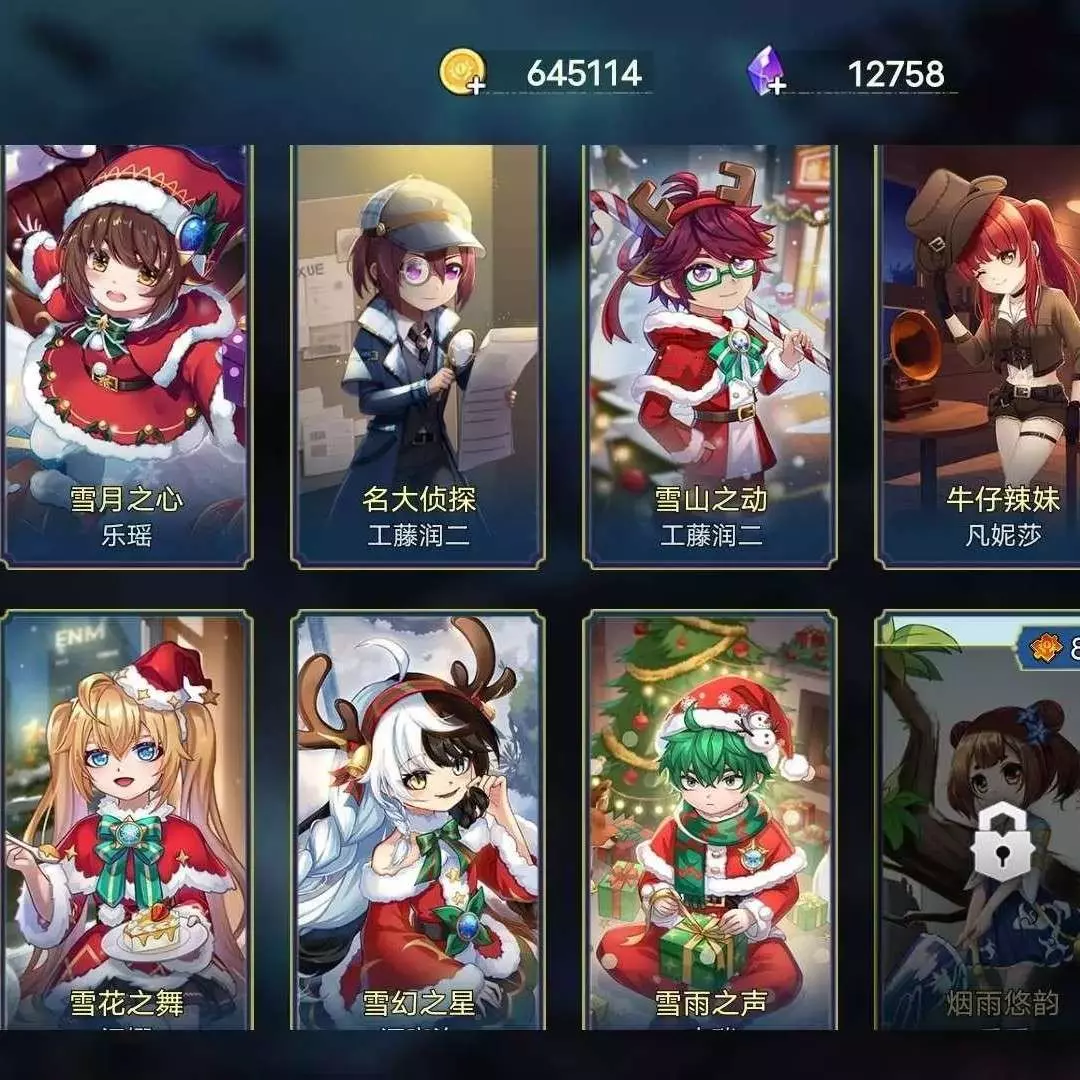Viewport: 1080px width, 1080px height.
Task: Choose the 雪幻之星 reindeer skin card
Action: point(418,820)
